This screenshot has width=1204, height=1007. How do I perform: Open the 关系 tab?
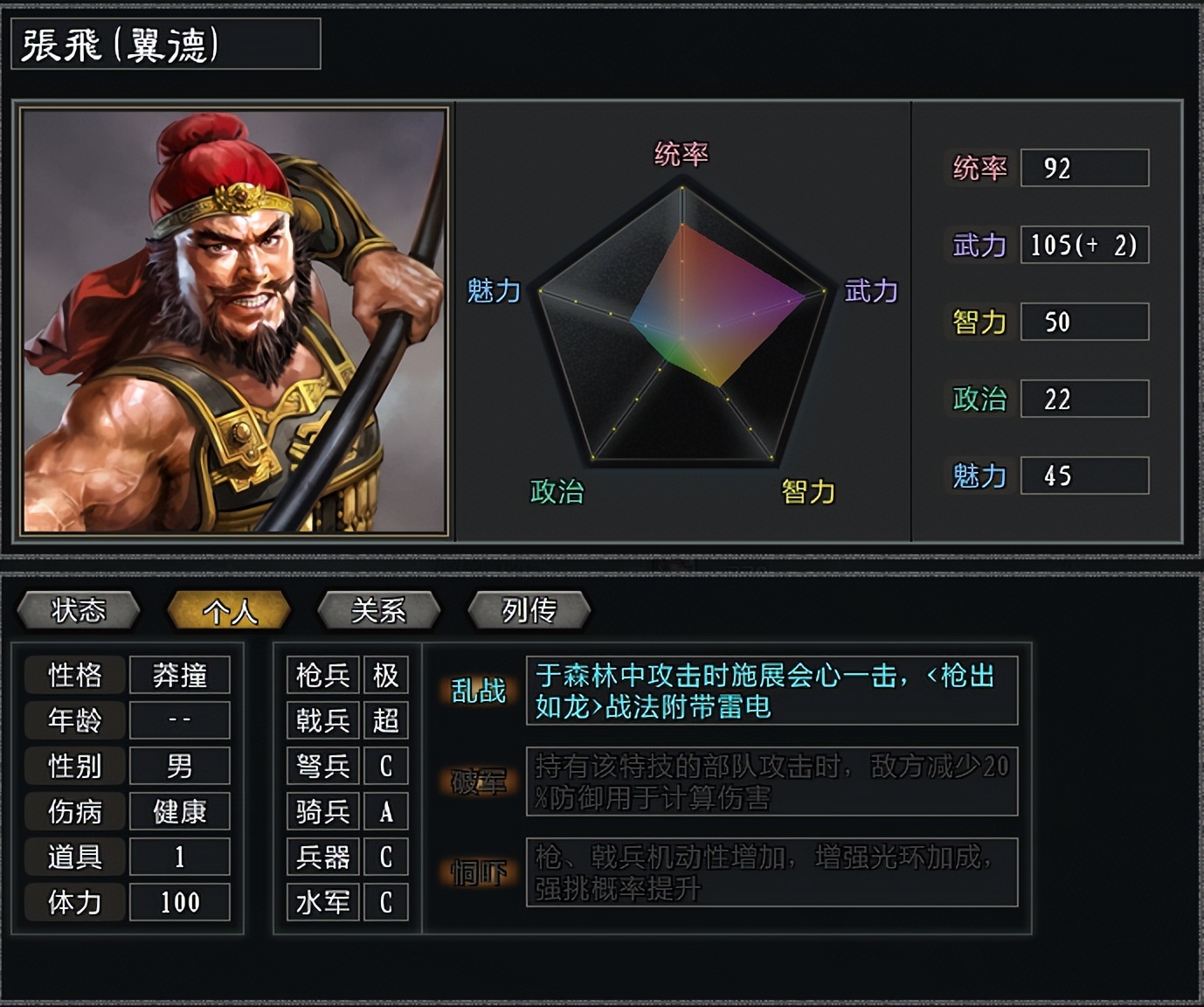379,610
